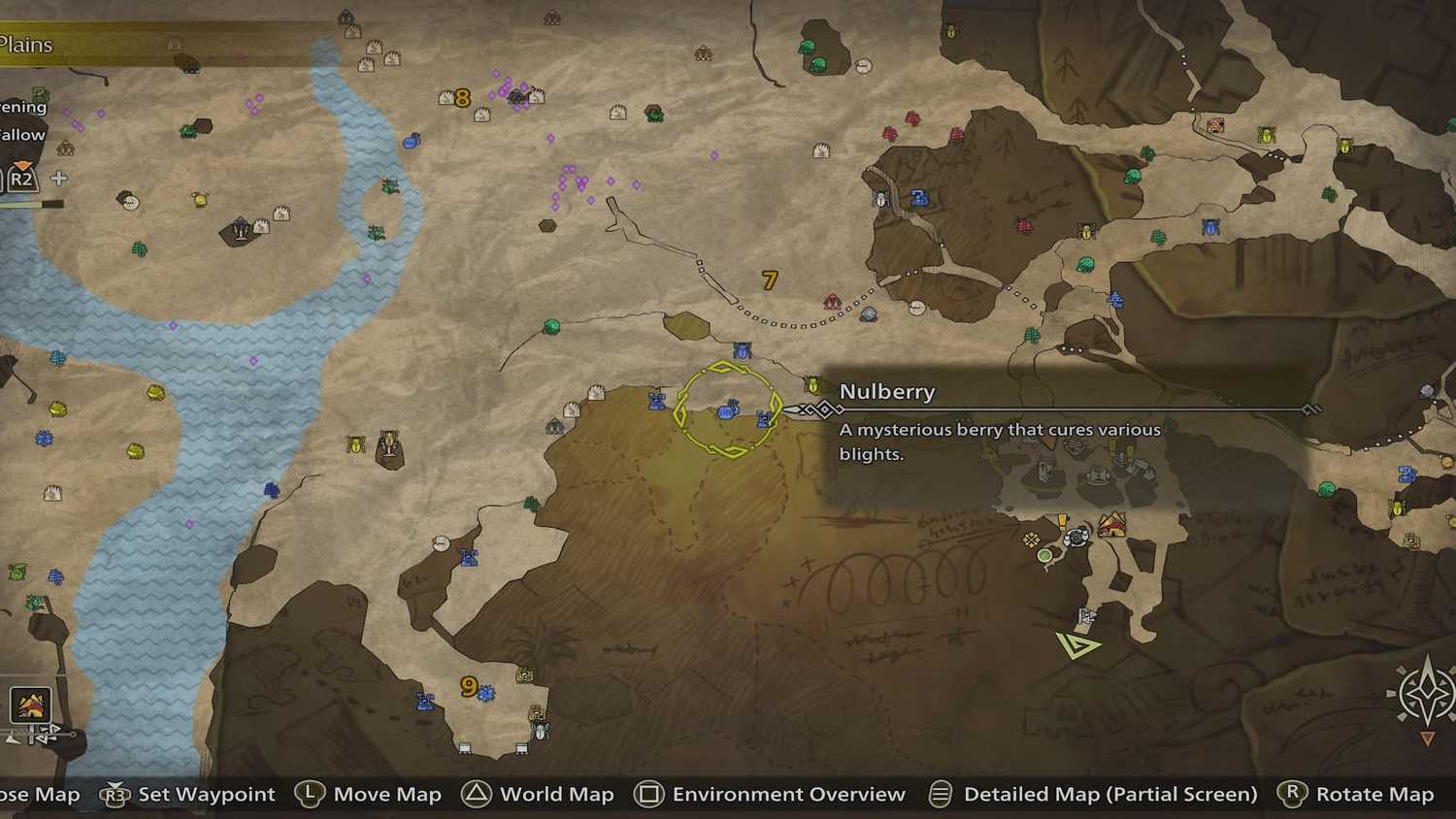Viewport: 1456px width, 819px height.
Task: Click the blue pop camp icon in area 9
Action: point(424,702)
